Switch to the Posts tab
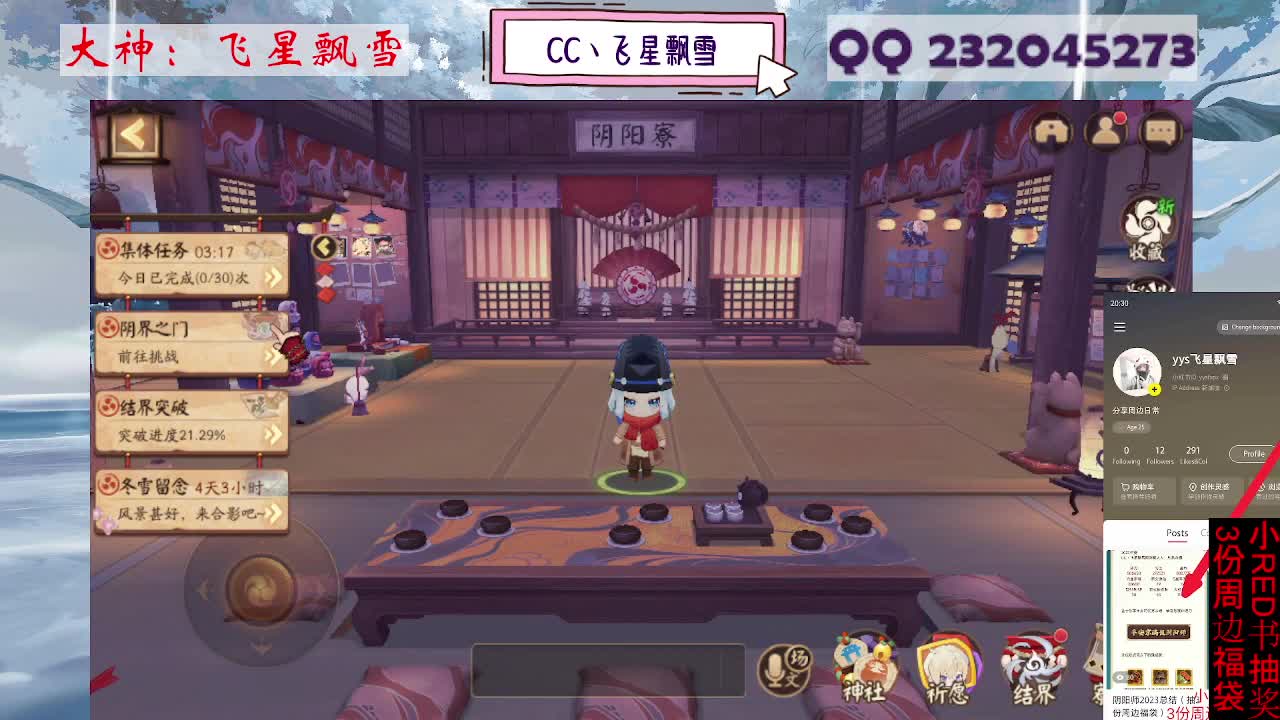This screenshot has width=1280, height=720. [x=1177, y=533]
